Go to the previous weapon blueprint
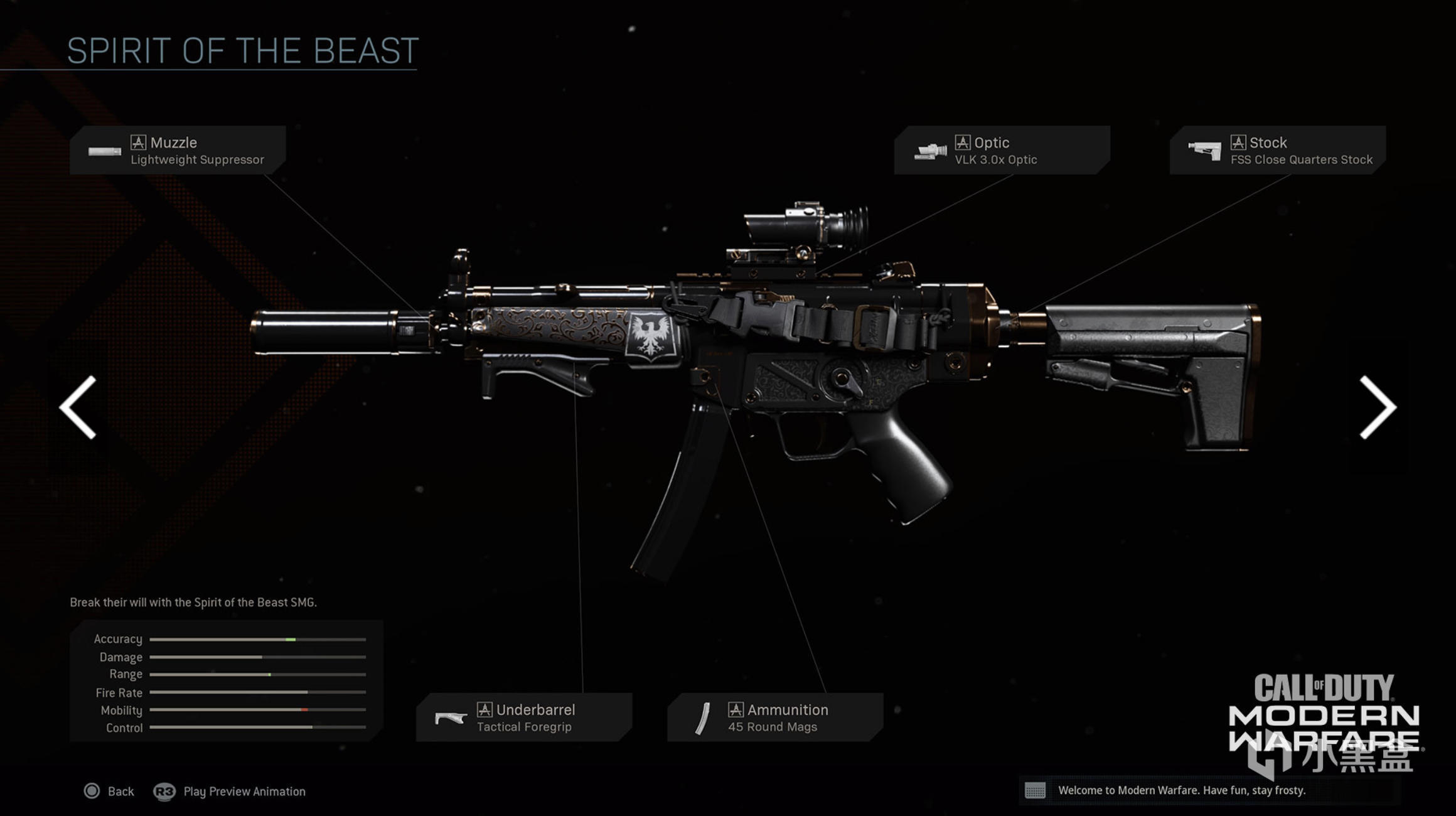 coord(78,407)
